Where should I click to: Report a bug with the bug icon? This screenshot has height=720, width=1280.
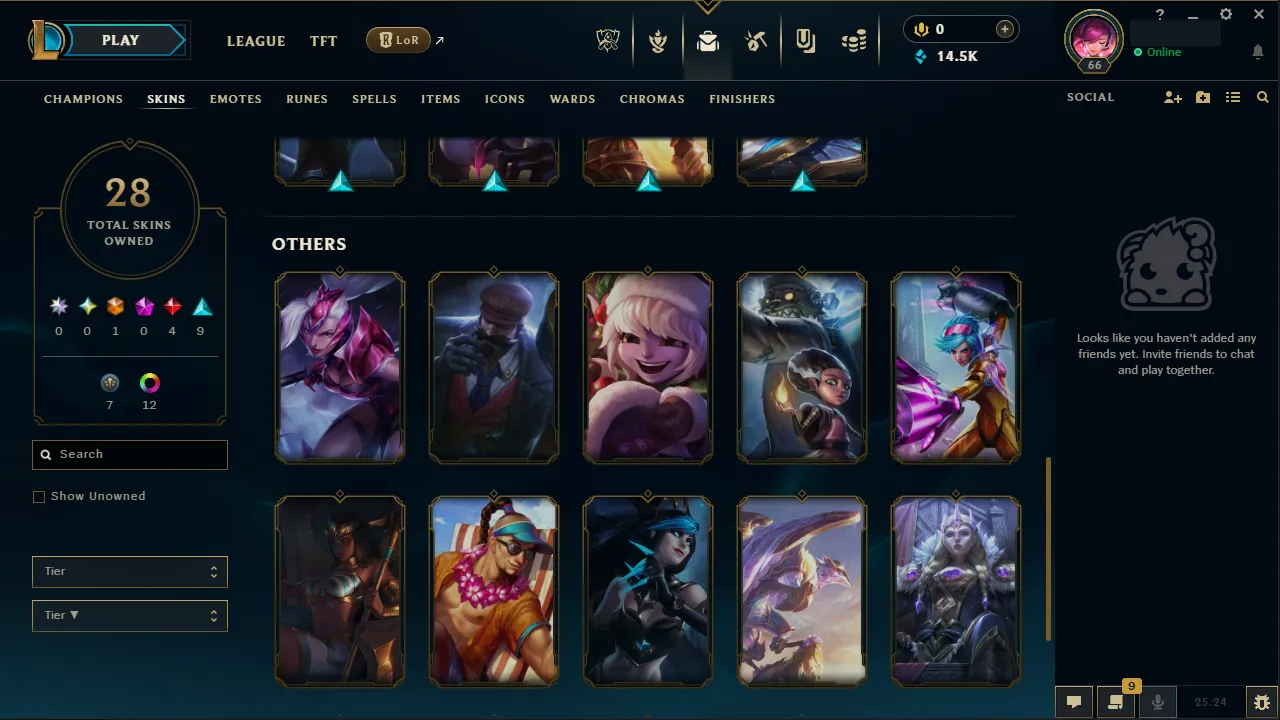point(1262,701)
